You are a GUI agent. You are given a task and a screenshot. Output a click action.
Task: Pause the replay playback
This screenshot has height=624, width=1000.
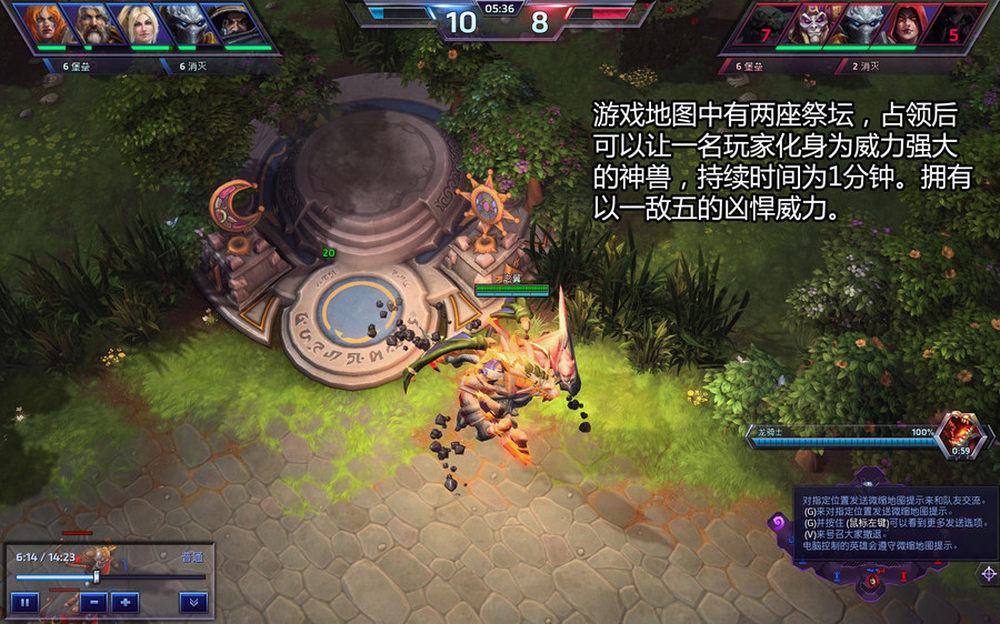pyautogui.click(x=25, y=602)
